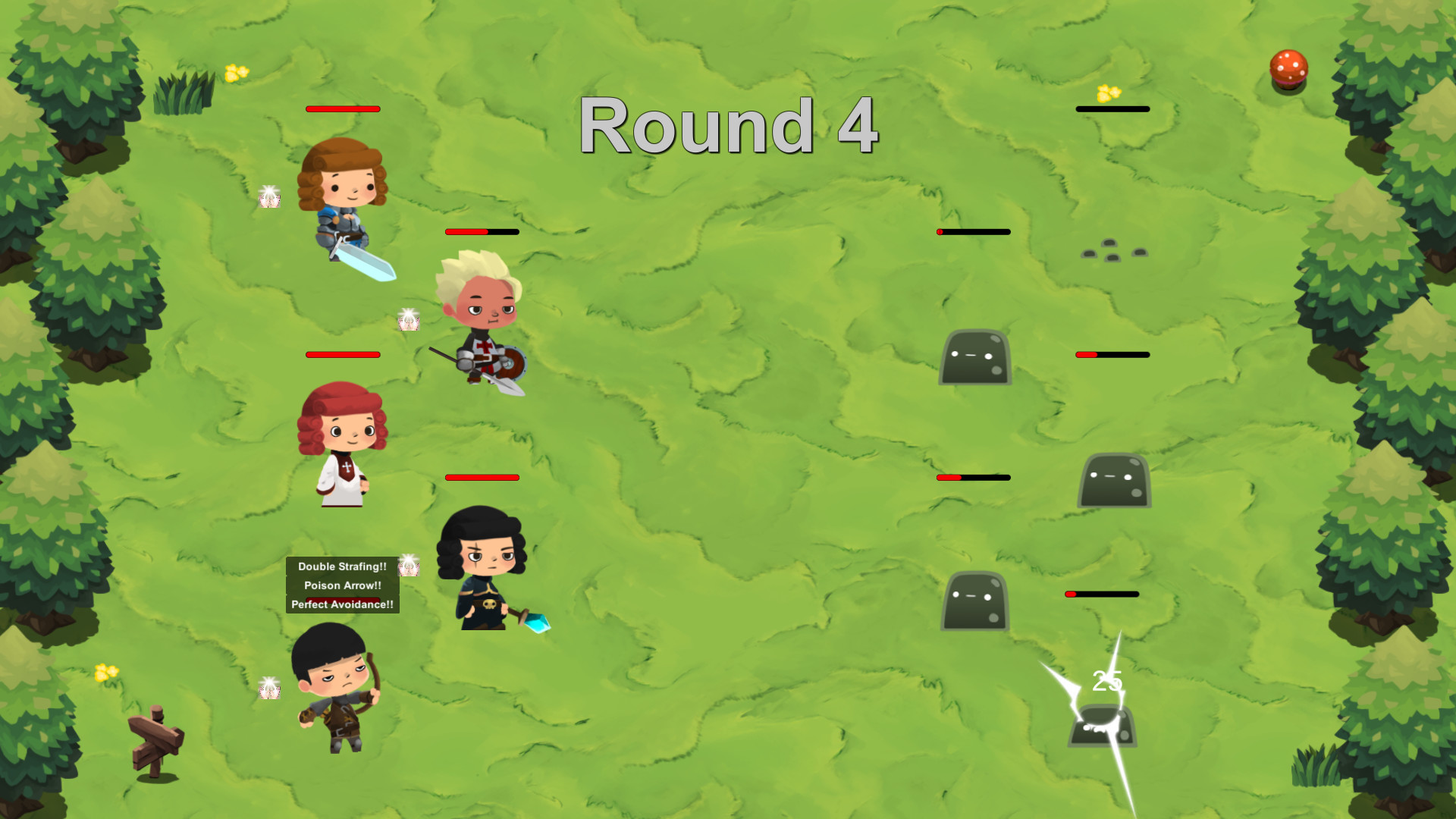This screenshot has width=1456, height=819.
Task: Select the blessing effect near the blonde crusader
Action: [408, 321]
